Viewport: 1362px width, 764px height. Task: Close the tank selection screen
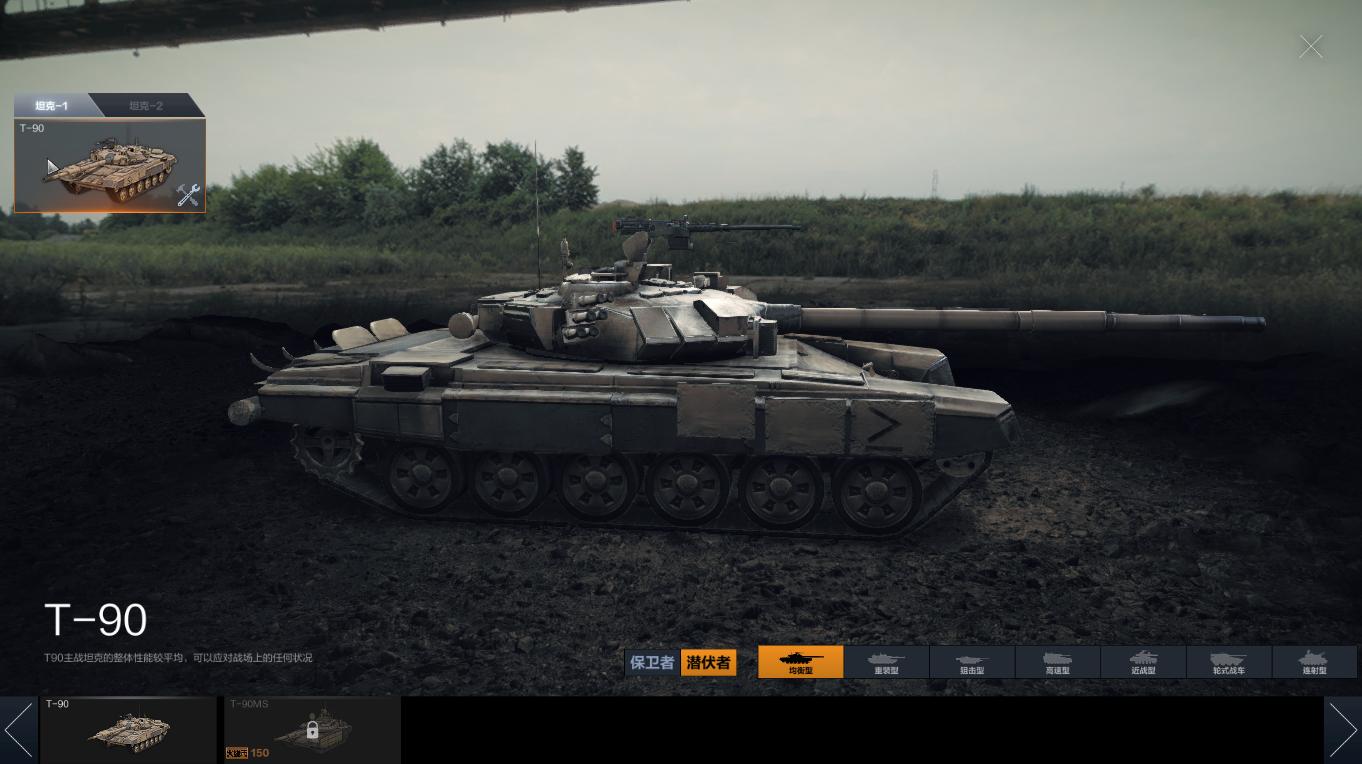pyautogui.click(x=1310, y=47)
